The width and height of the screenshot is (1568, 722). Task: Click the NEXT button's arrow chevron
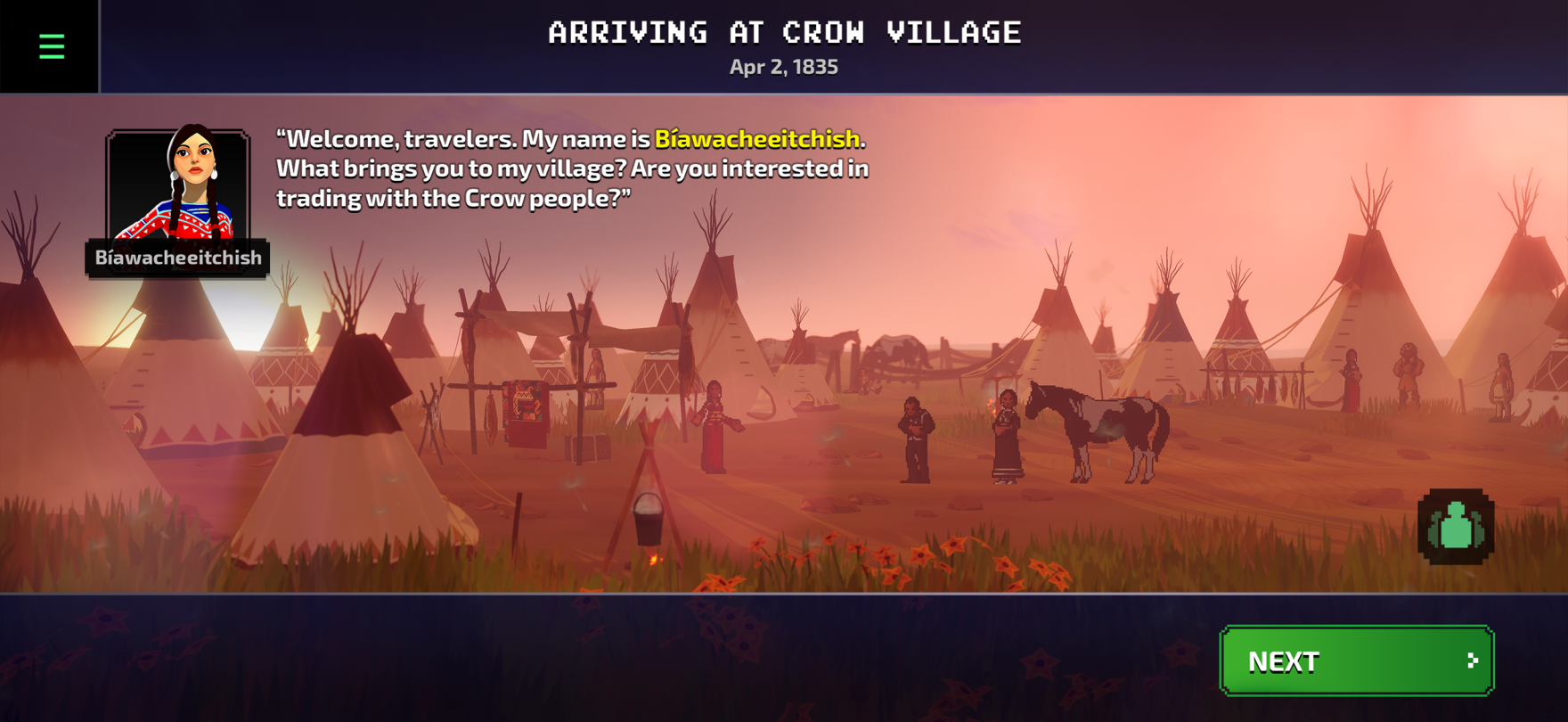coord(1471,660)
